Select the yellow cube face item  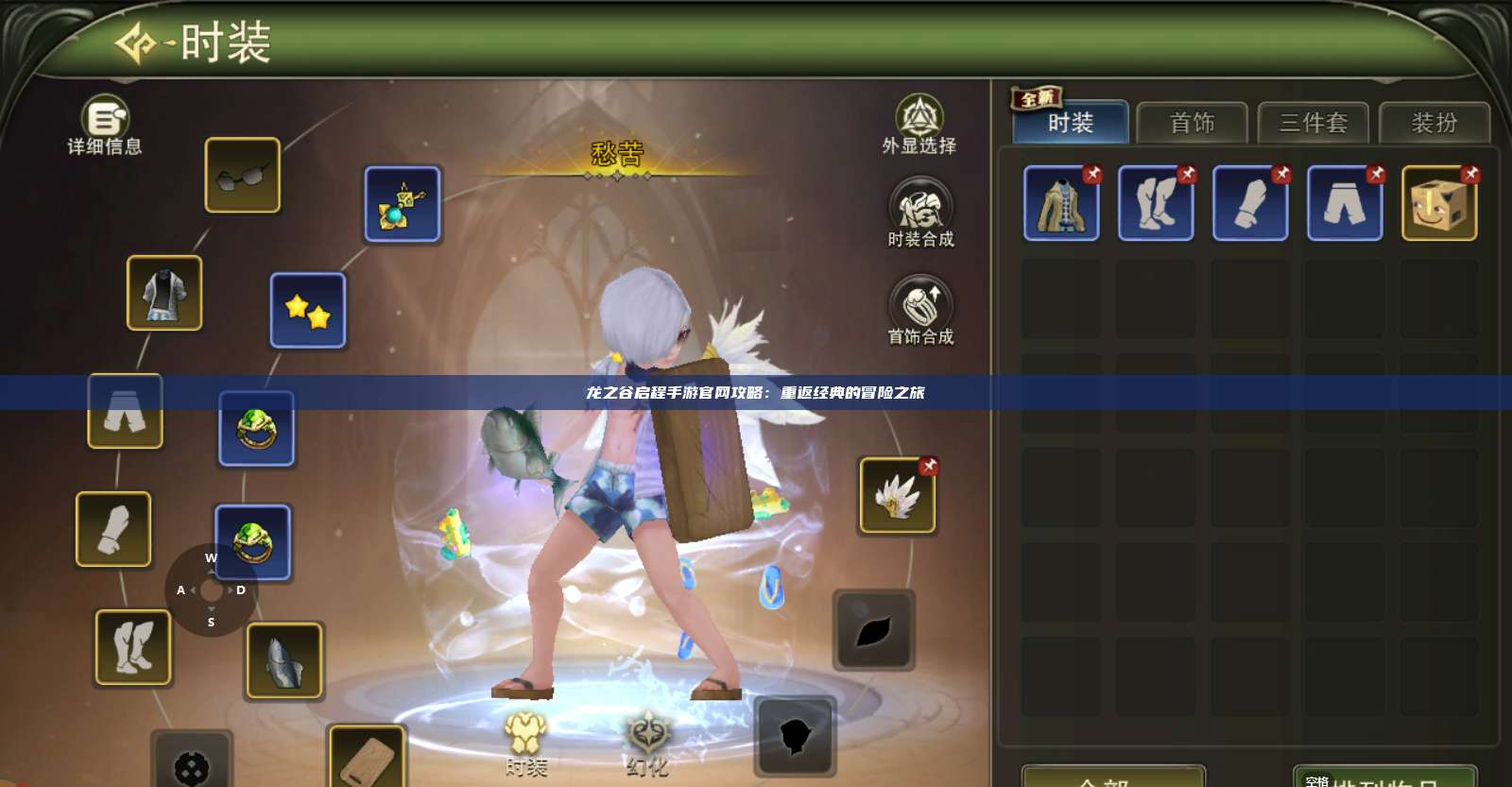(1439, 203)
